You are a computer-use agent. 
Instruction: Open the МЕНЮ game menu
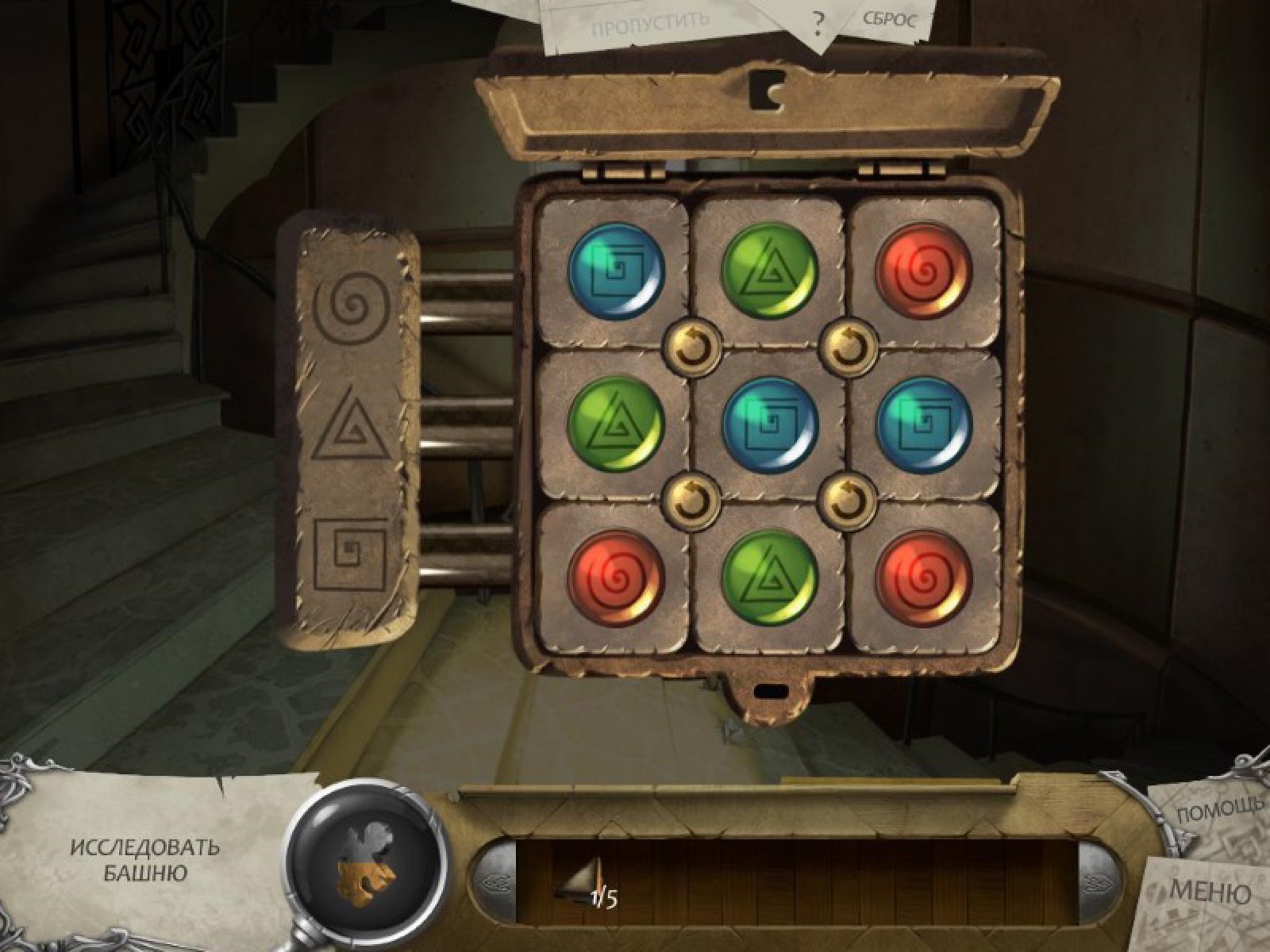(x=1210, y=892)
